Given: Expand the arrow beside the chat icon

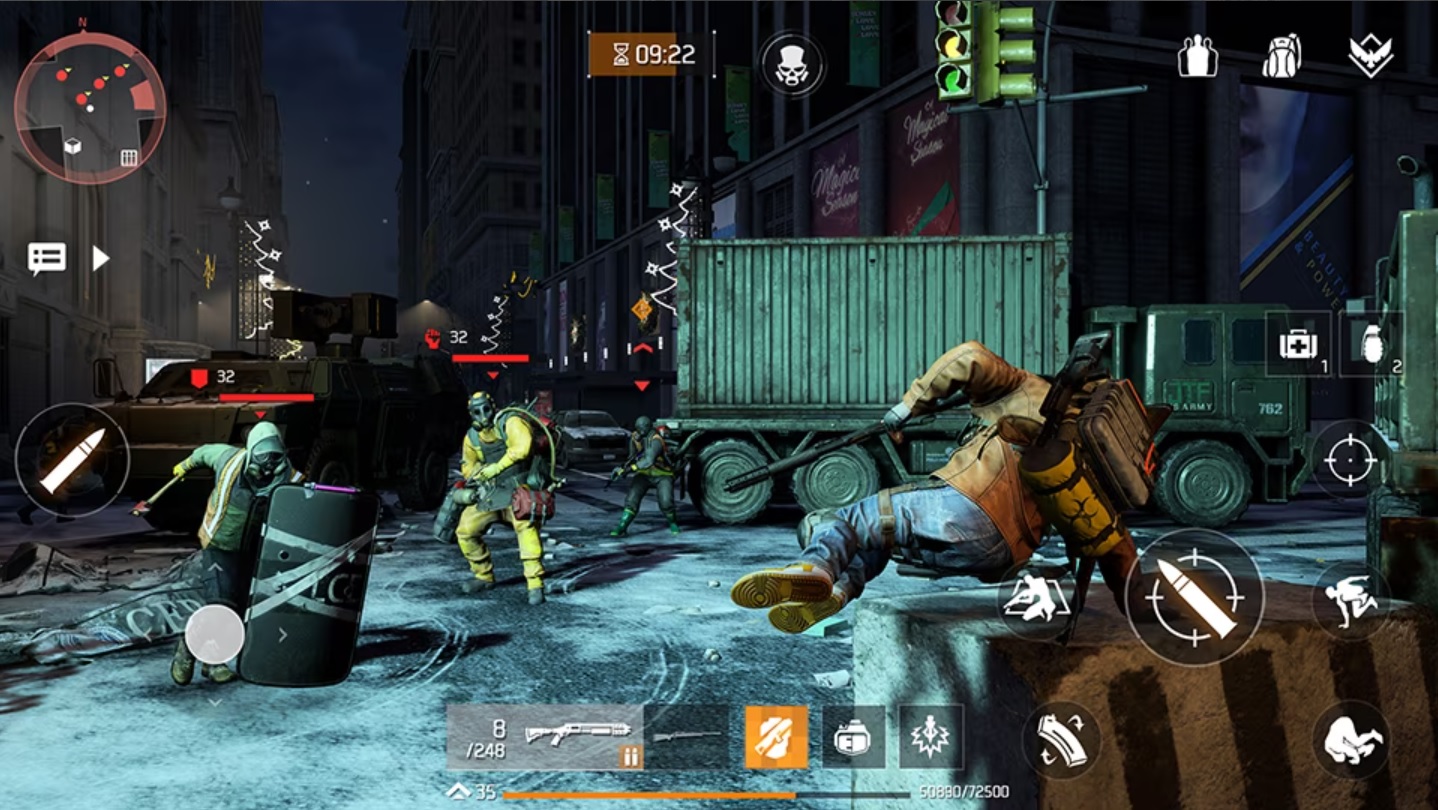Looking at the screenshot, I should [100, 258].
